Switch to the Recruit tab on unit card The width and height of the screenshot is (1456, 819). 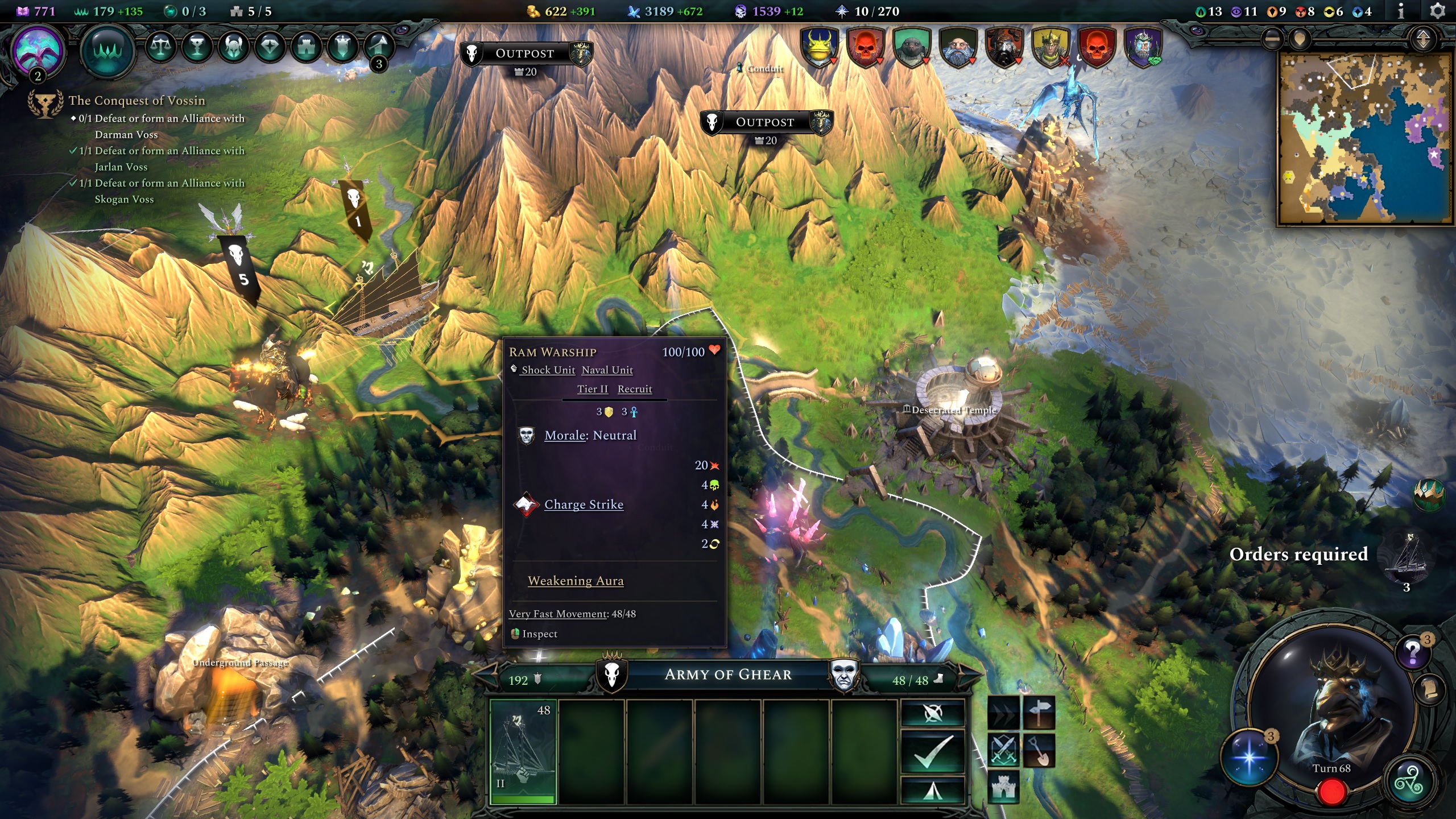635,389
